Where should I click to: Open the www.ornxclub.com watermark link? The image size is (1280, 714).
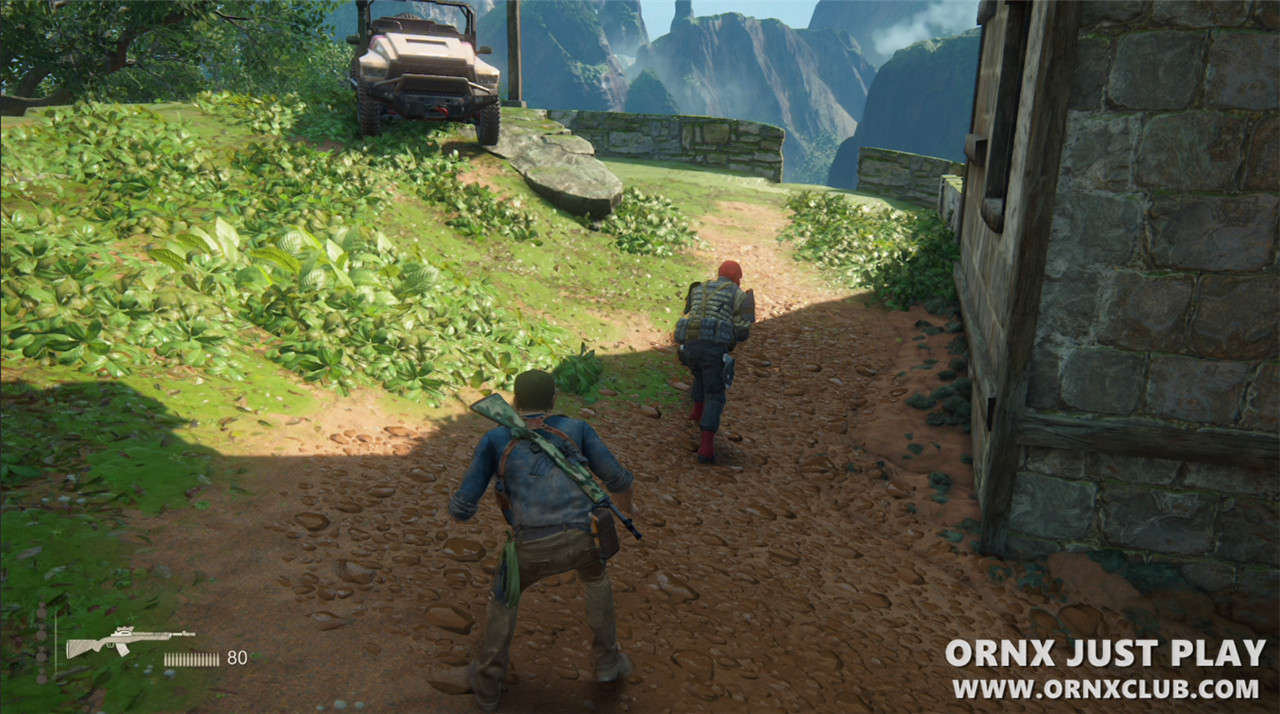pos(1105,689)
